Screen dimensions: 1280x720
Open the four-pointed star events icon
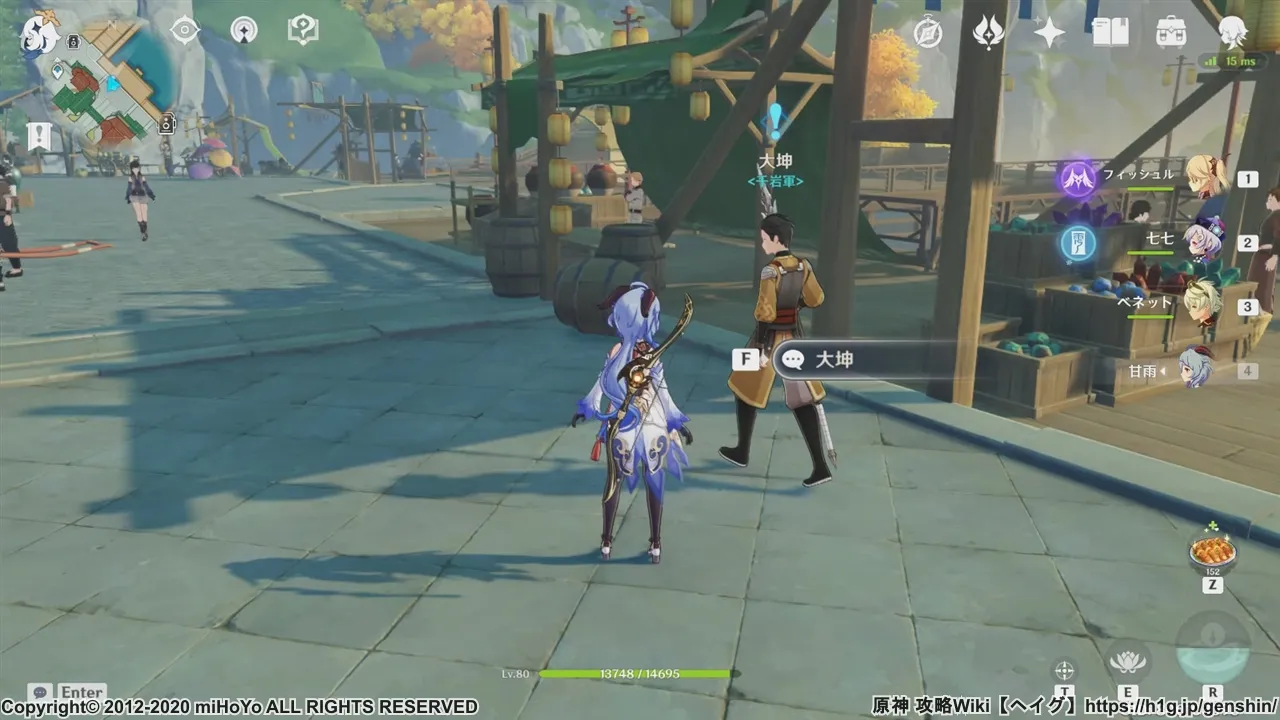pos(1049,33)
